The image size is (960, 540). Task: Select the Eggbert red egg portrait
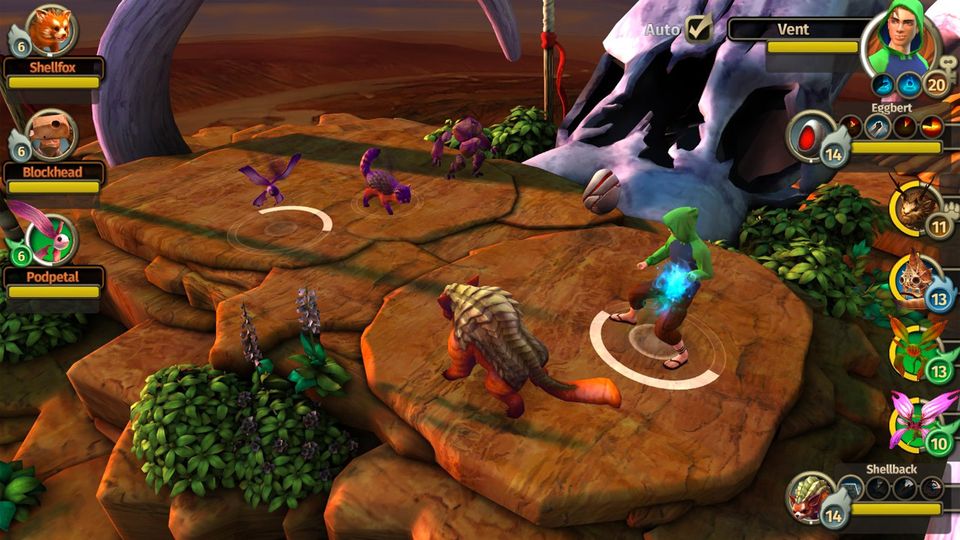tap(810, 135)
